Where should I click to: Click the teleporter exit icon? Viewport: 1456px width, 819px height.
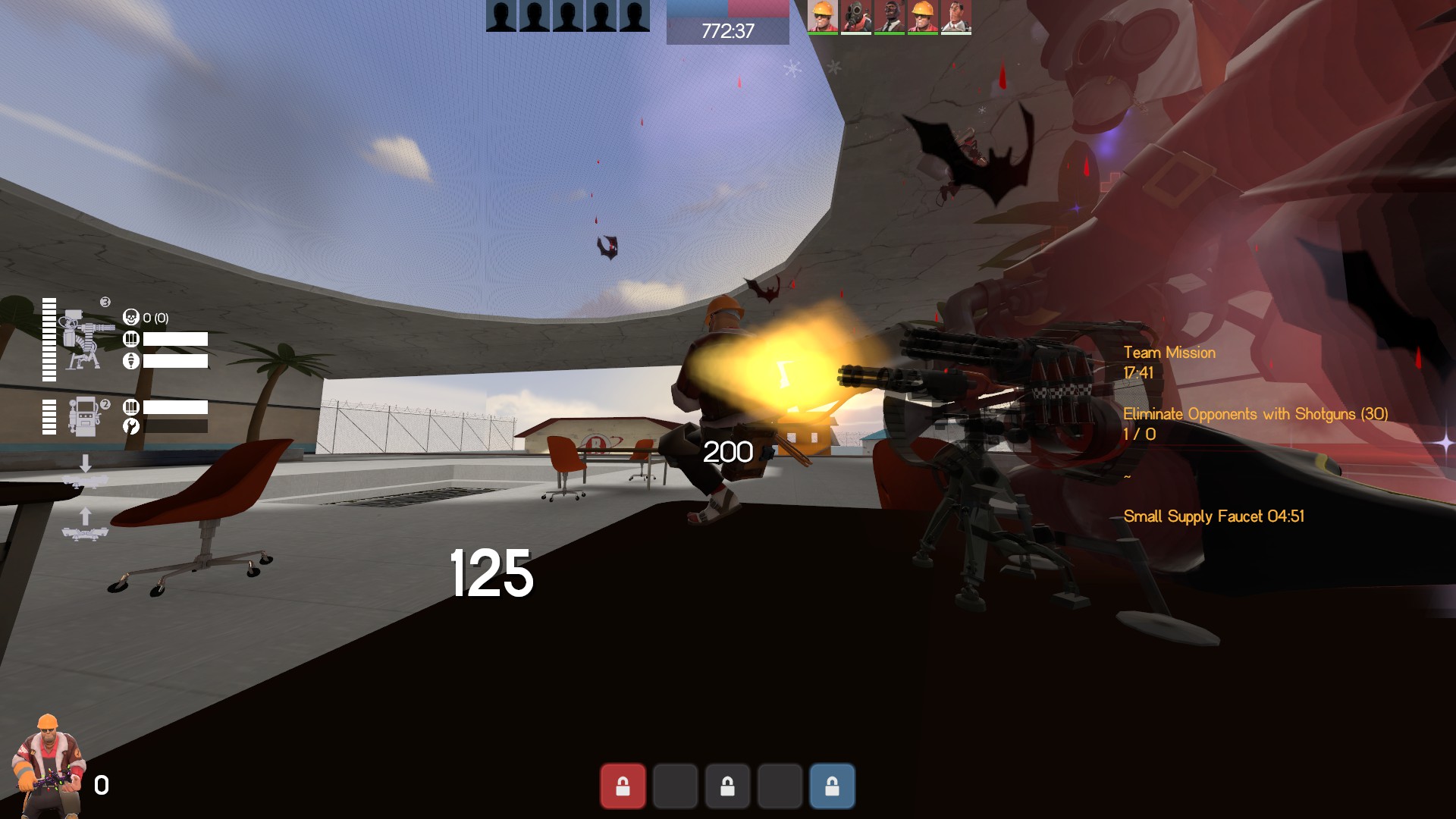[85, 525]
